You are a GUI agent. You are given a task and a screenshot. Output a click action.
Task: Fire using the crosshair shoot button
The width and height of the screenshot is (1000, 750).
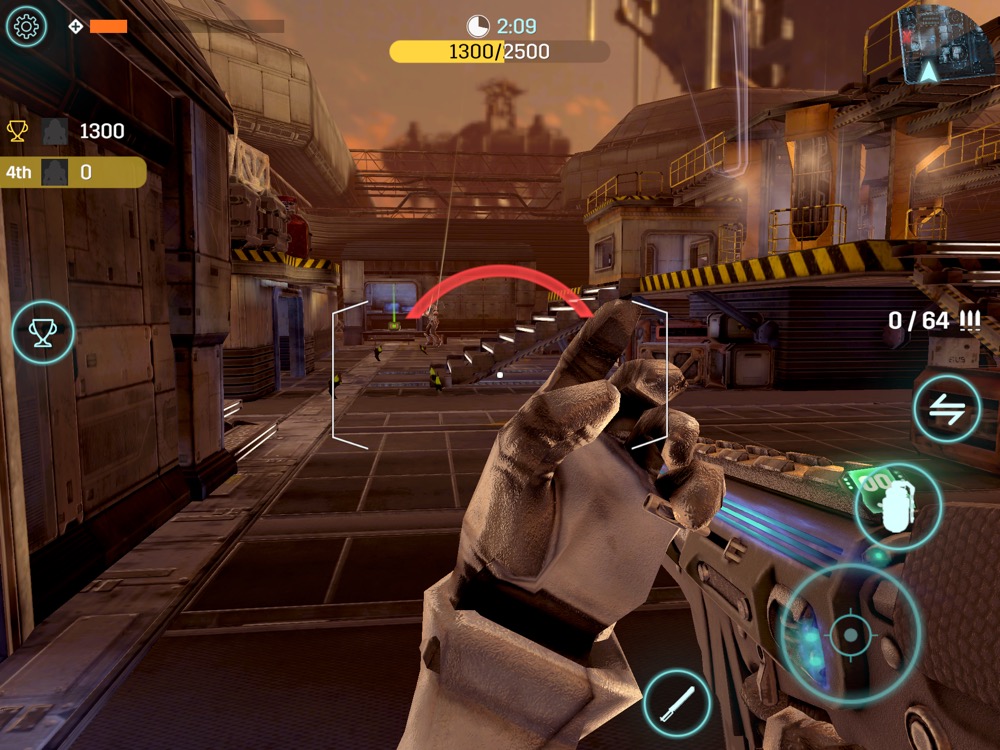click(850, 634)
